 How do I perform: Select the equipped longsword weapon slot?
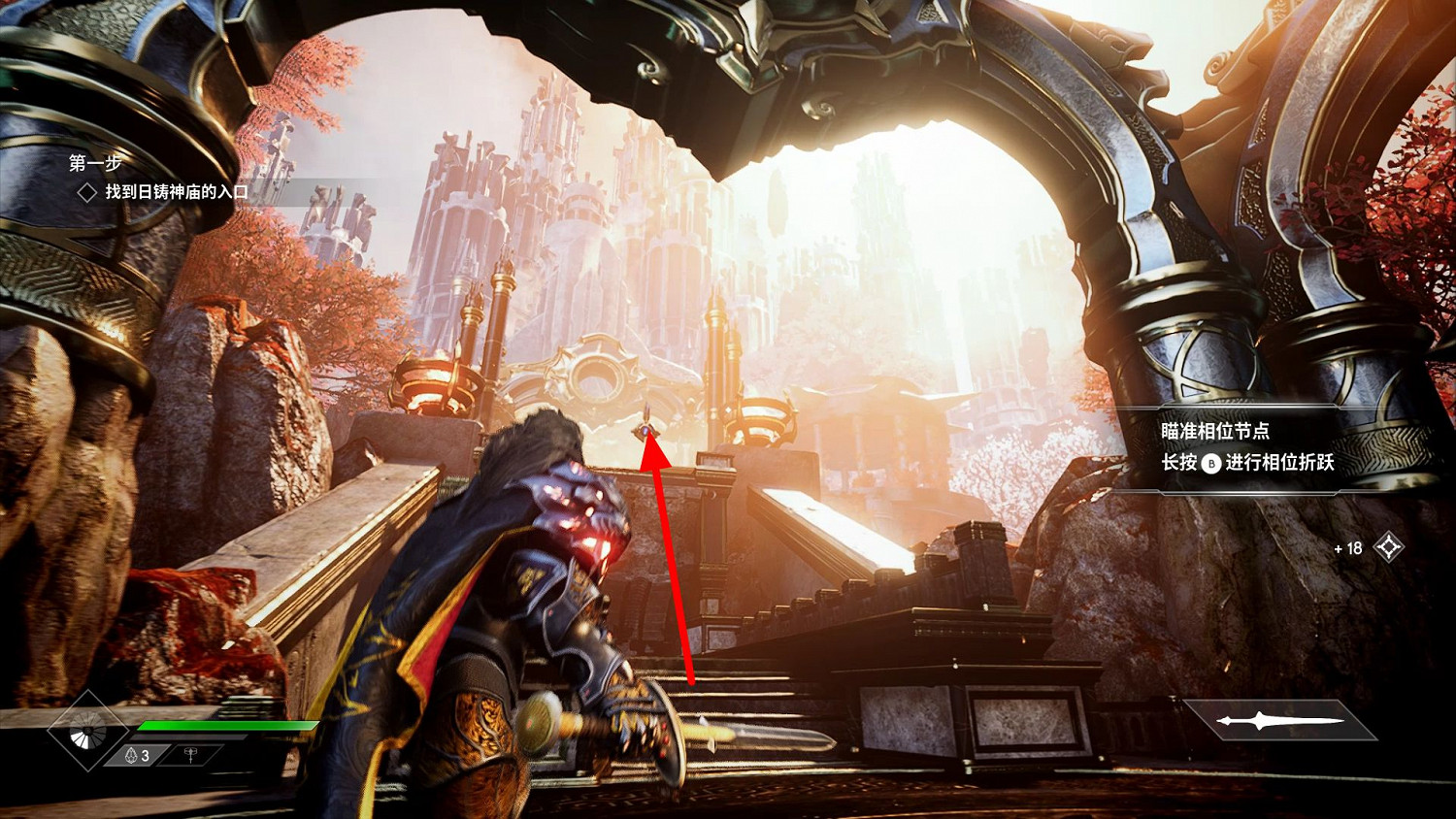1279,721
